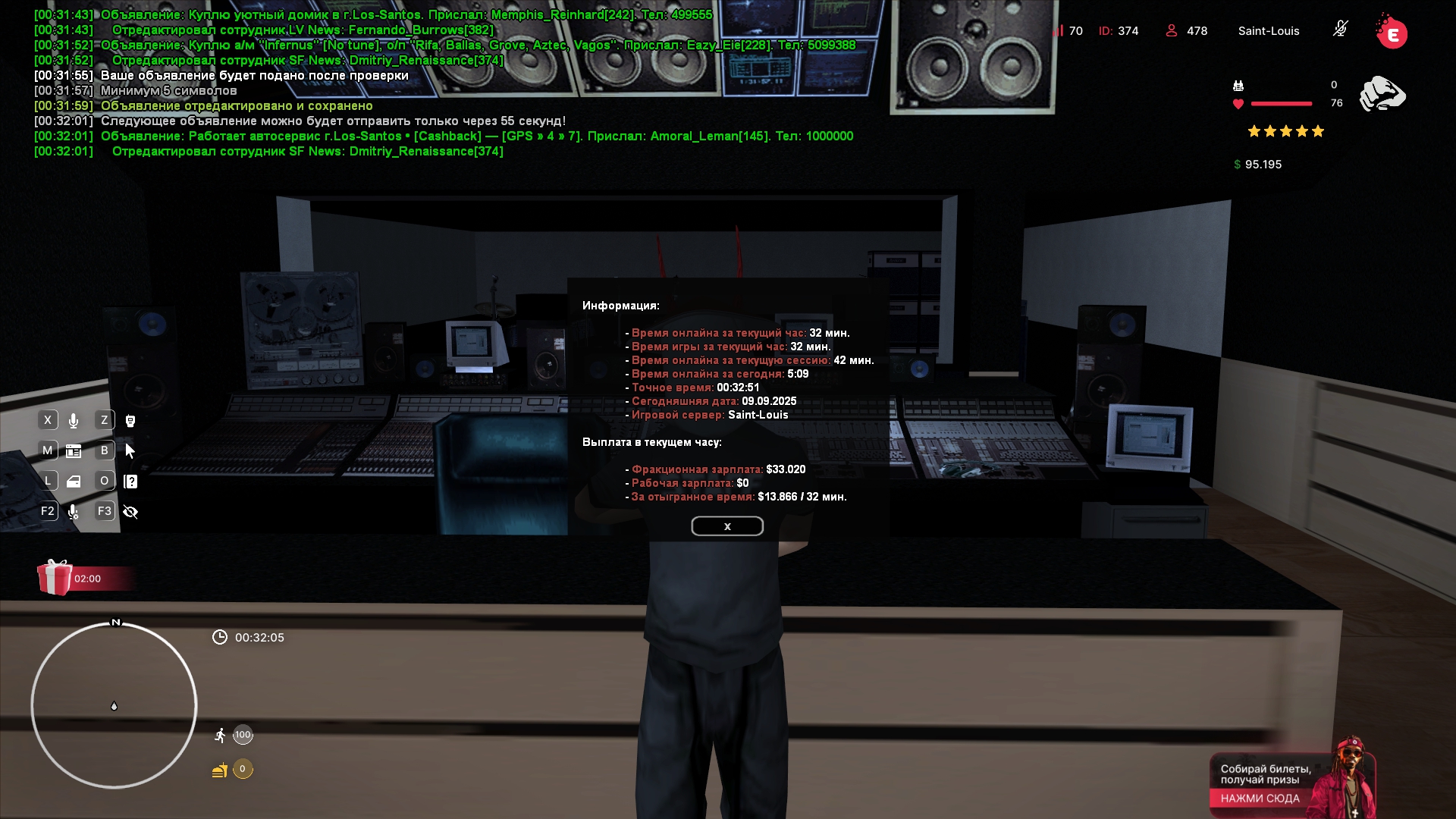
Task: Open the help question mark icon
Action: click(x=130, y=482)
